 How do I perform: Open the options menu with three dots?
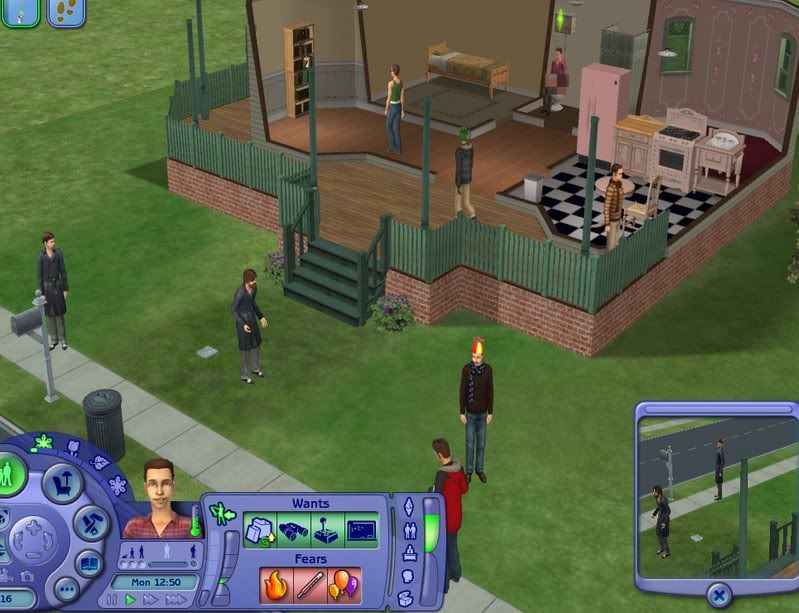pos(65,590)
